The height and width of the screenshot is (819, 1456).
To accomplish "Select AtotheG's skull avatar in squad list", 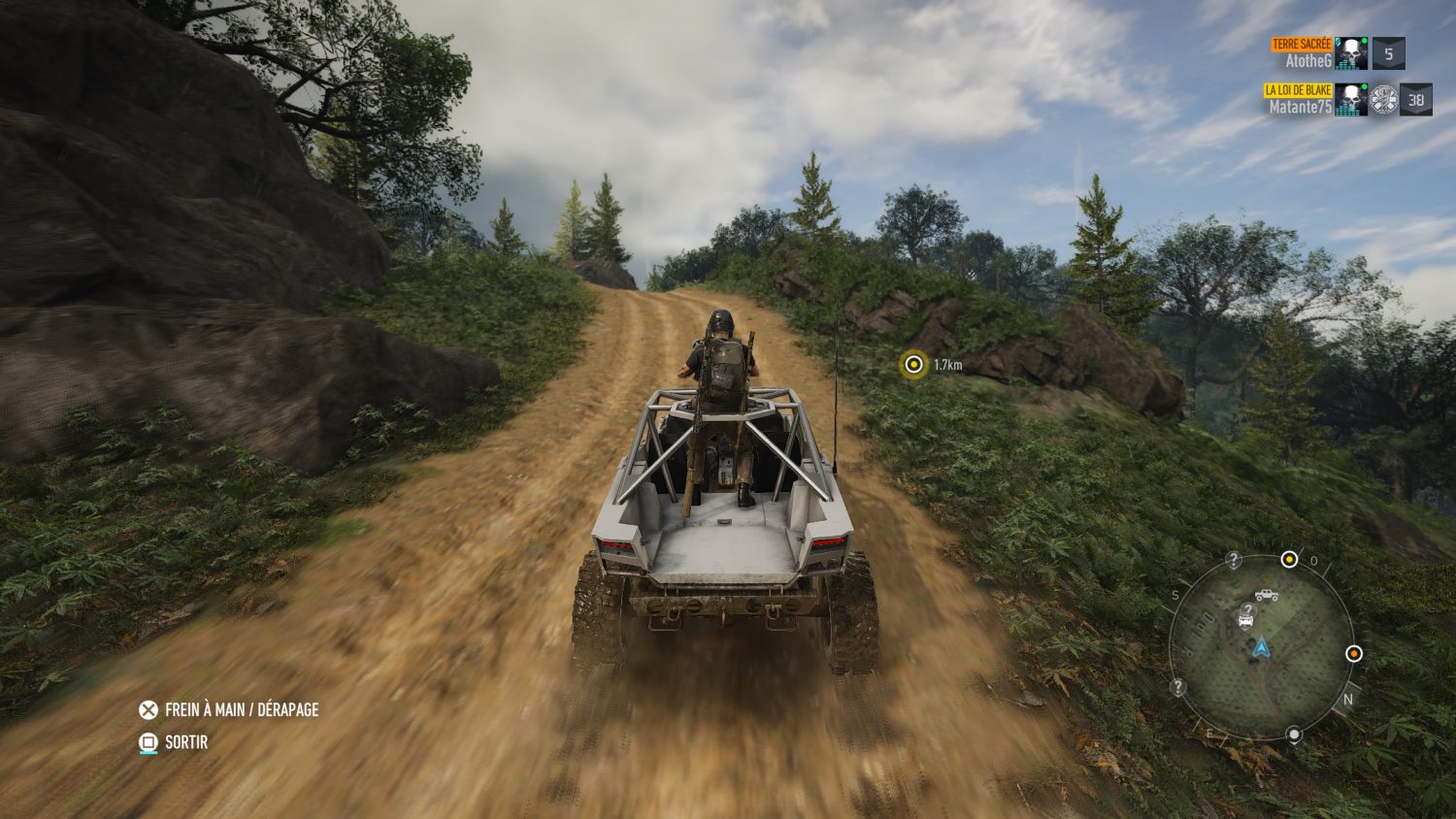I will coord(1350,54).
